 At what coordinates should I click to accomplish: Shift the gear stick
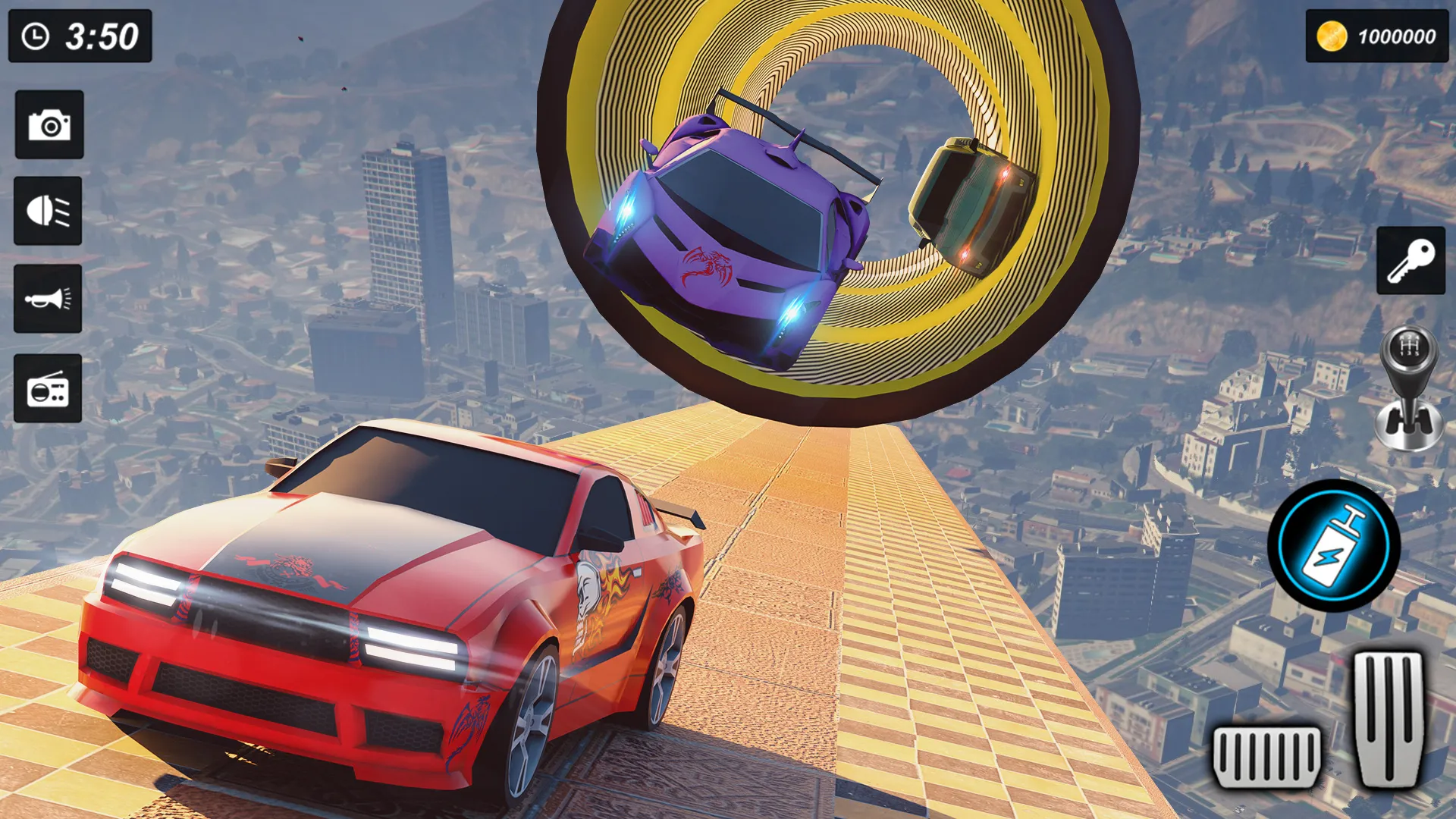(x=1409, y=388)
